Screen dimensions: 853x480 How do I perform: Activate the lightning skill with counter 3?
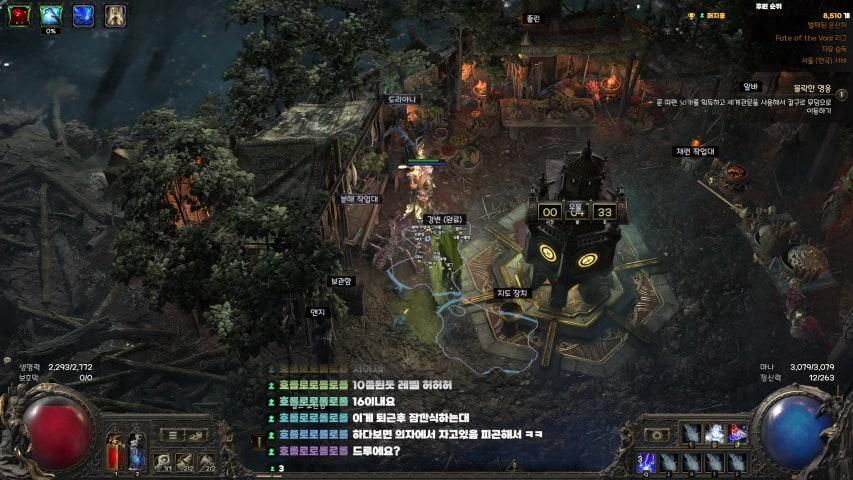pyautogui.click(x=646, y=461)
